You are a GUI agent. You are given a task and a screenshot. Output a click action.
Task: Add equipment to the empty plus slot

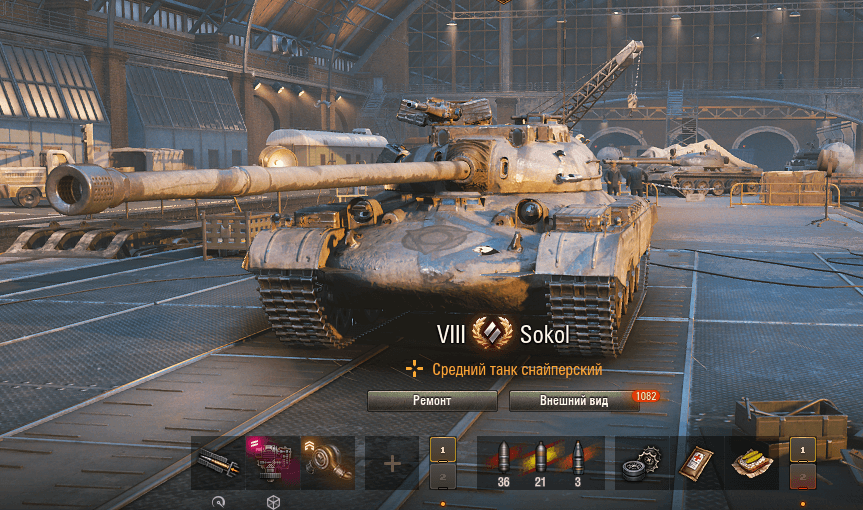pyautogui.click(x=392, y=463)
